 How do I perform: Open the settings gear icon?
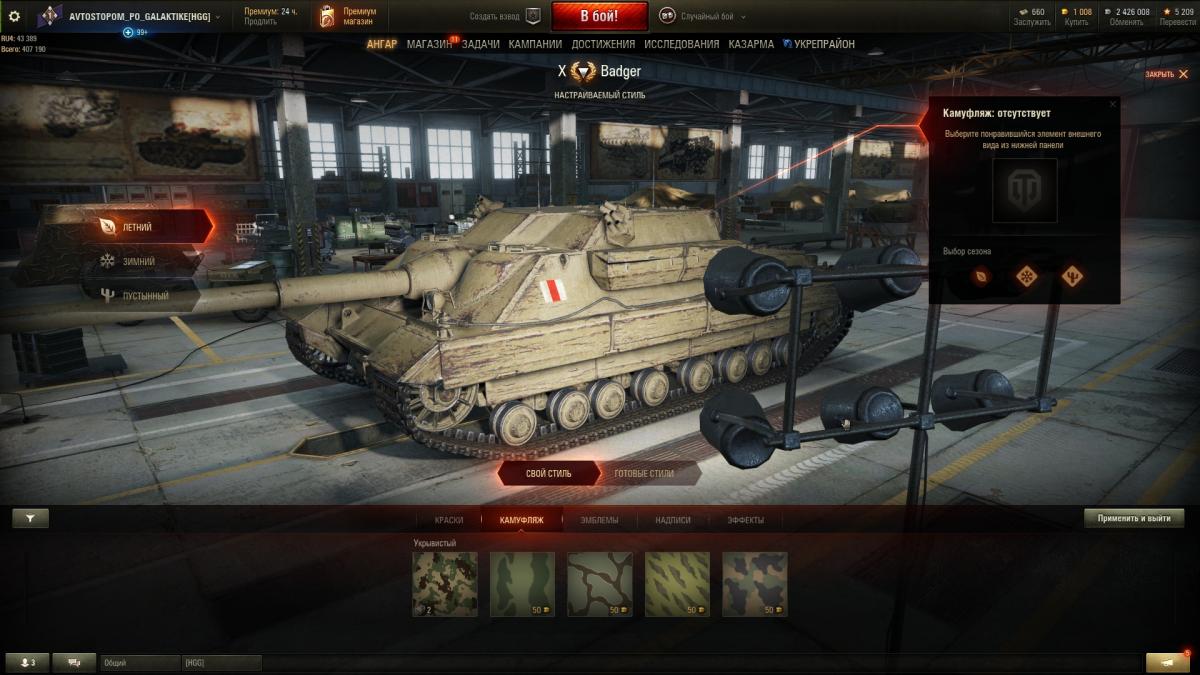point(14,16)
